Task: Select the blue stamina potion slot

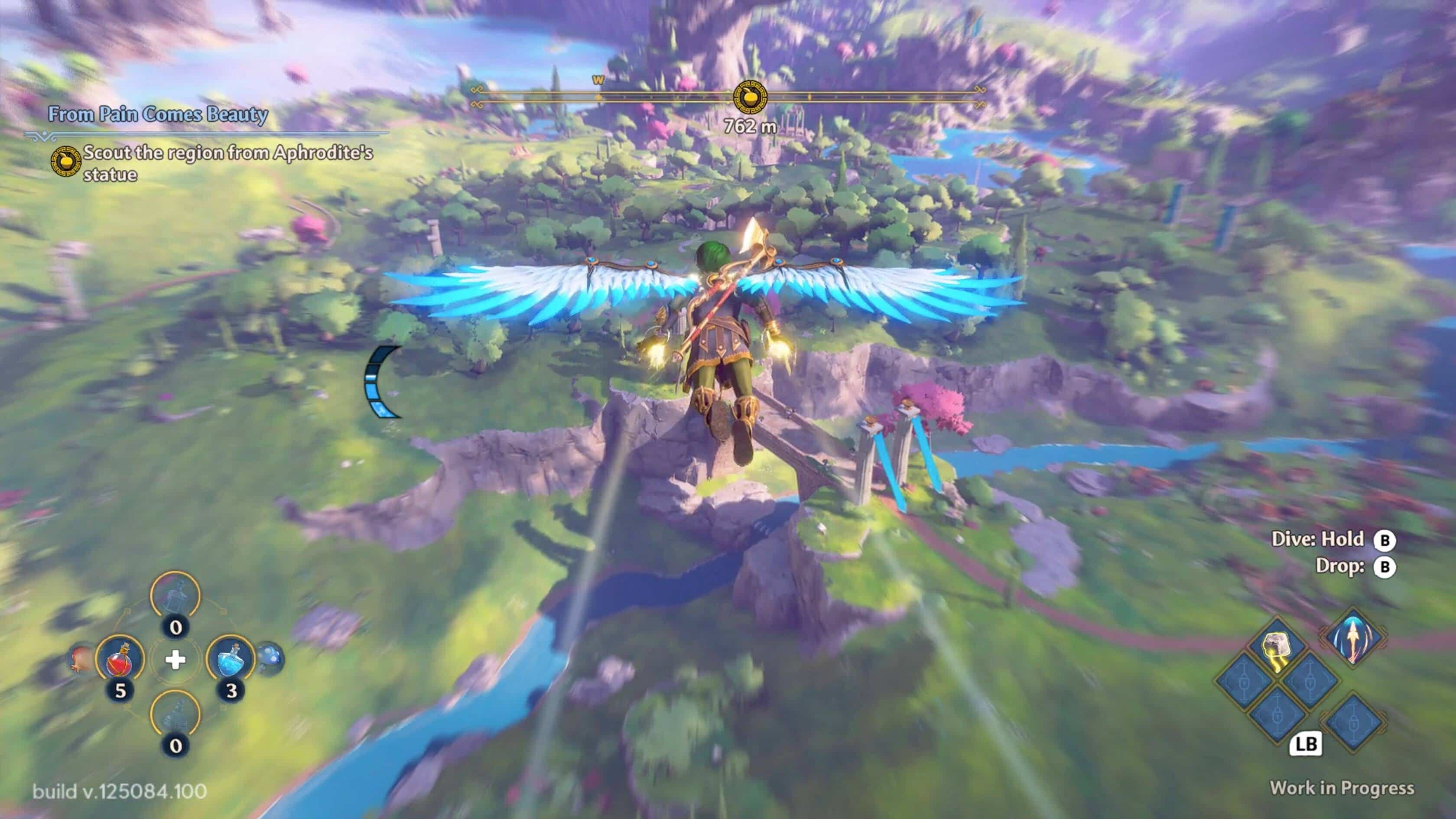Action: [231, 659]
